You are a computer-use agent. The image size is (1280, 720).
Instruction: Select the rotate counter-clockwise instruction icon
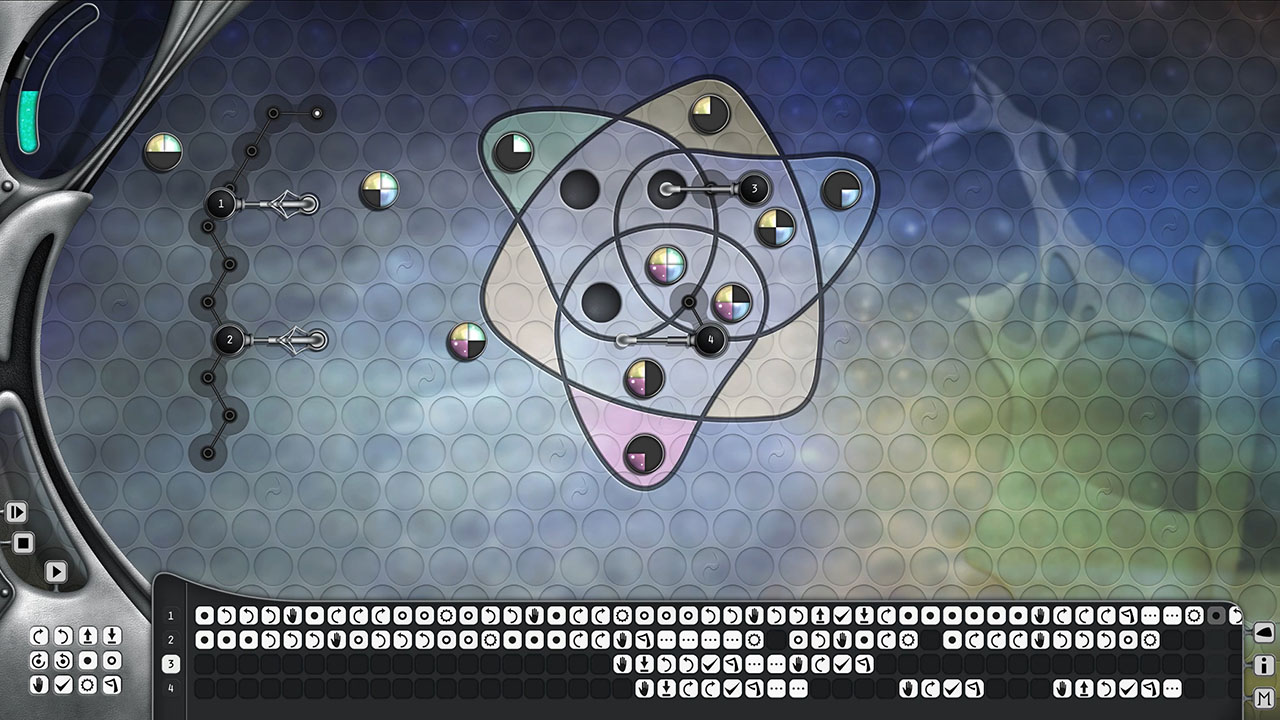(63, 636)
